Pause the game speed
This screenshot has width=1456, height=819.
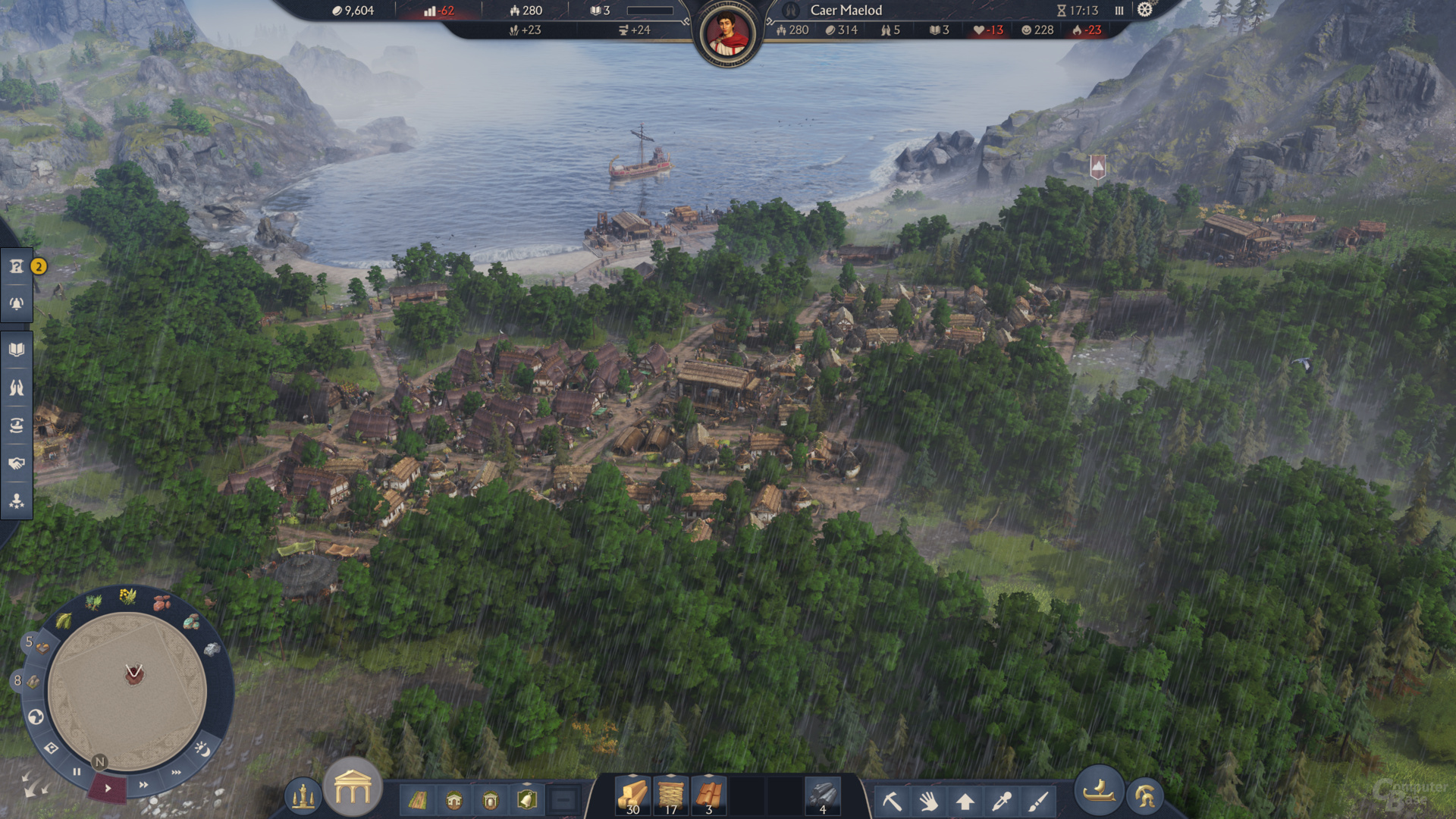click(x=77, y=772)
